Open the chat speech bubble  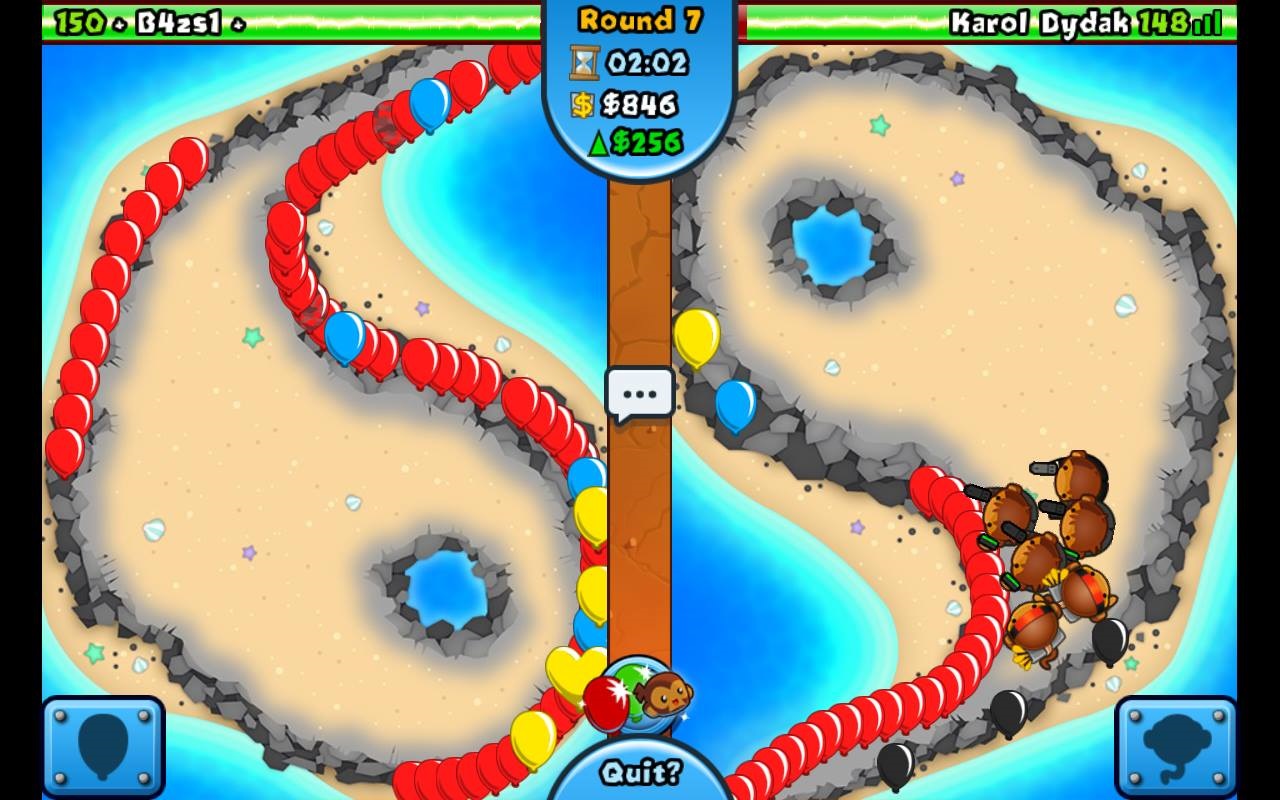pyautogui.click(x=640, y=393)
